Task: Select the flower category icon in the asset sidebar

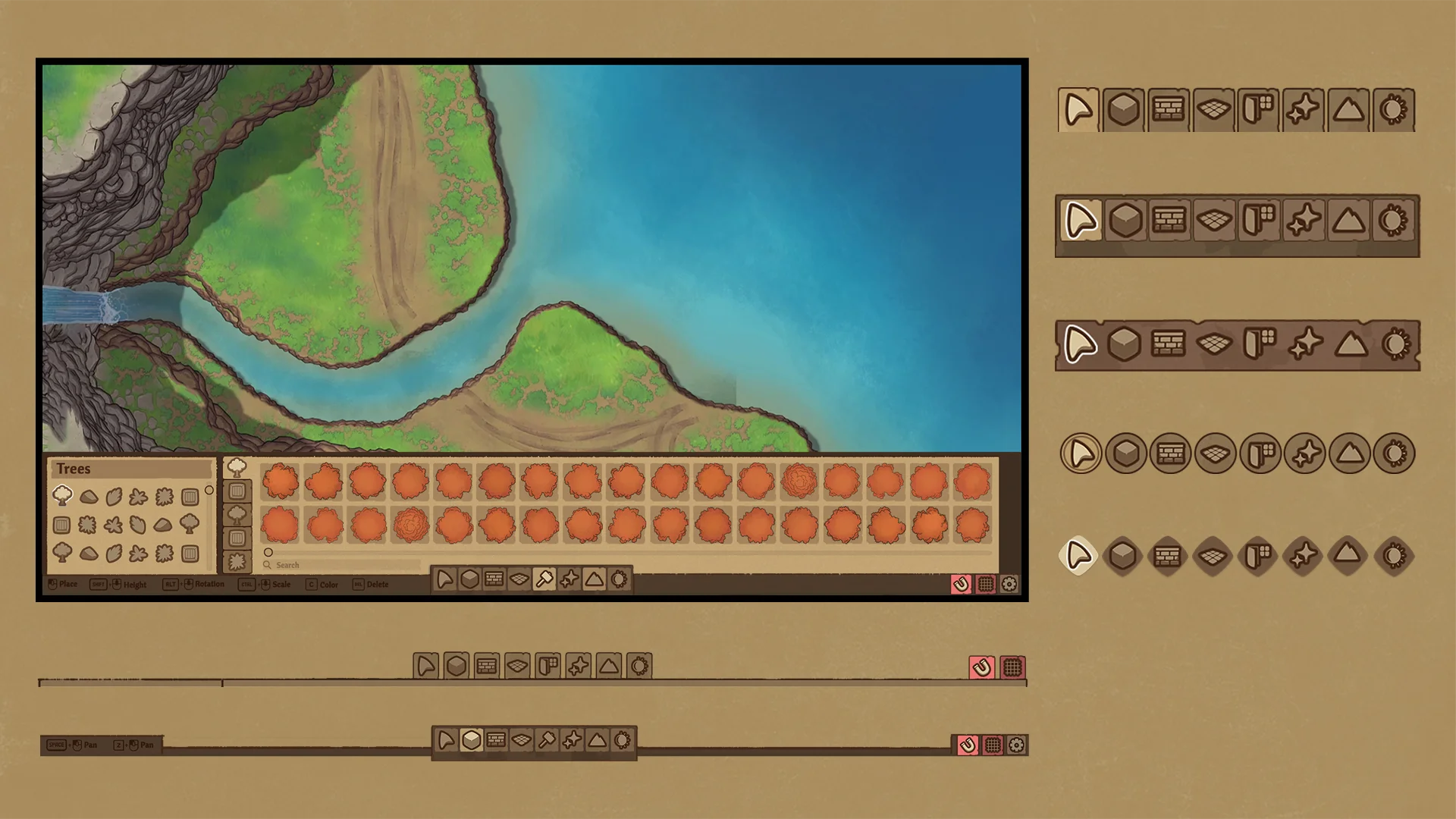Action: click(x=236, y=560)
